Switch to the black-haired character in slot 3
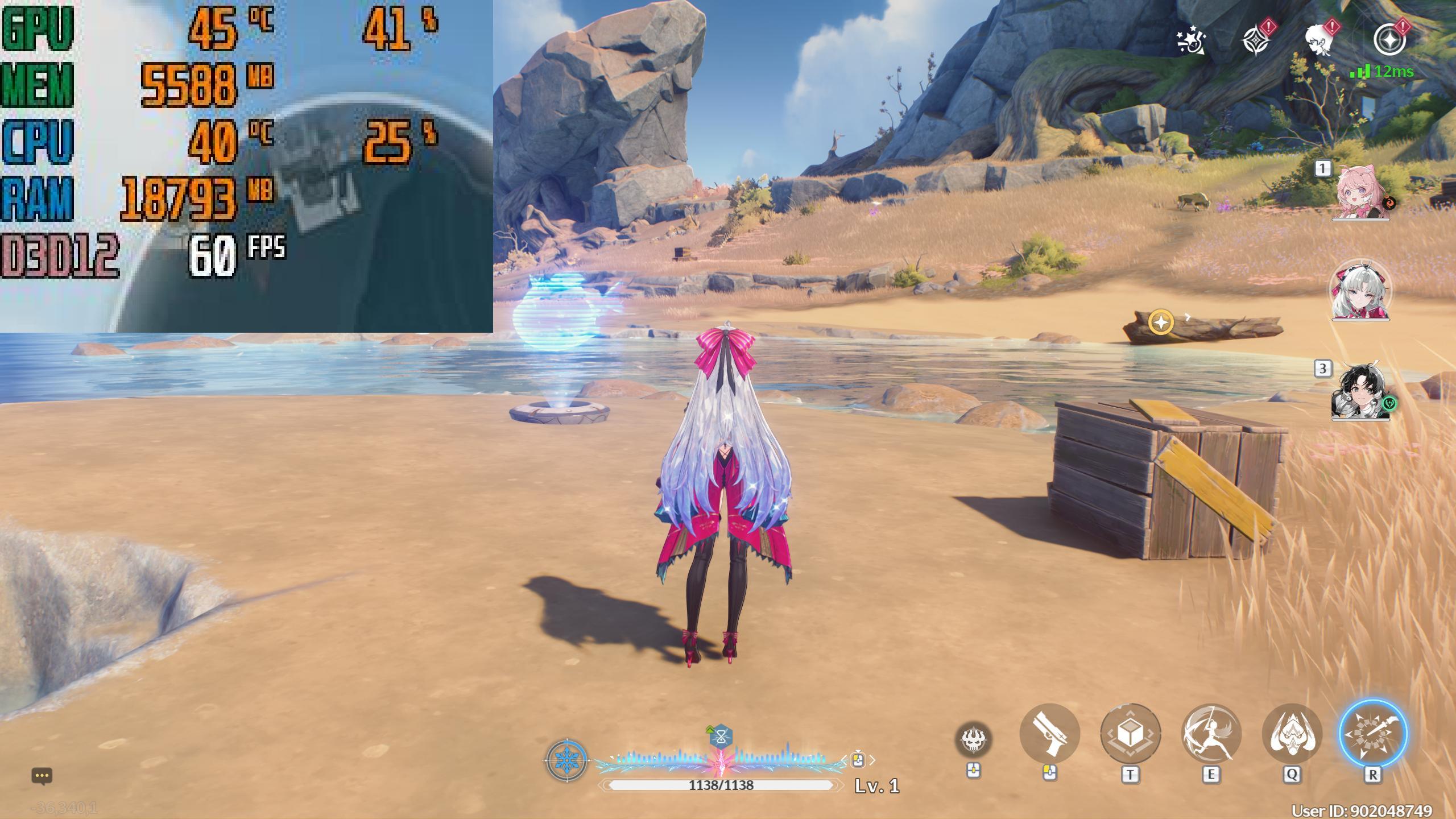This screenshot has width=1456, height=819. pyautogui.click(x=1359, y=392)
